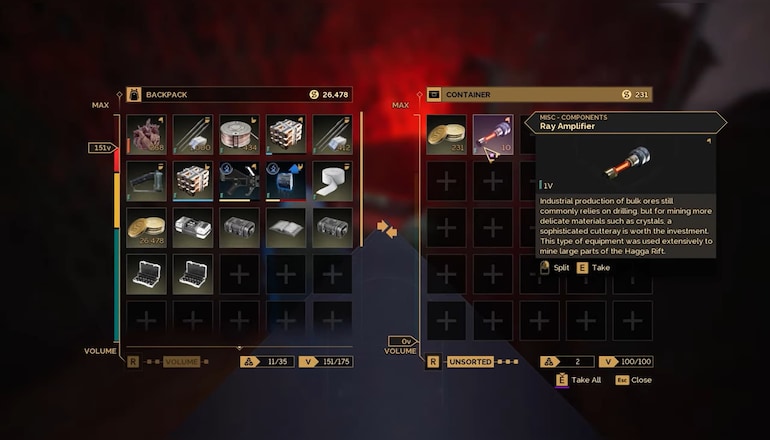Select the Ray Amplifier in the container

click(x=492, y=135)
